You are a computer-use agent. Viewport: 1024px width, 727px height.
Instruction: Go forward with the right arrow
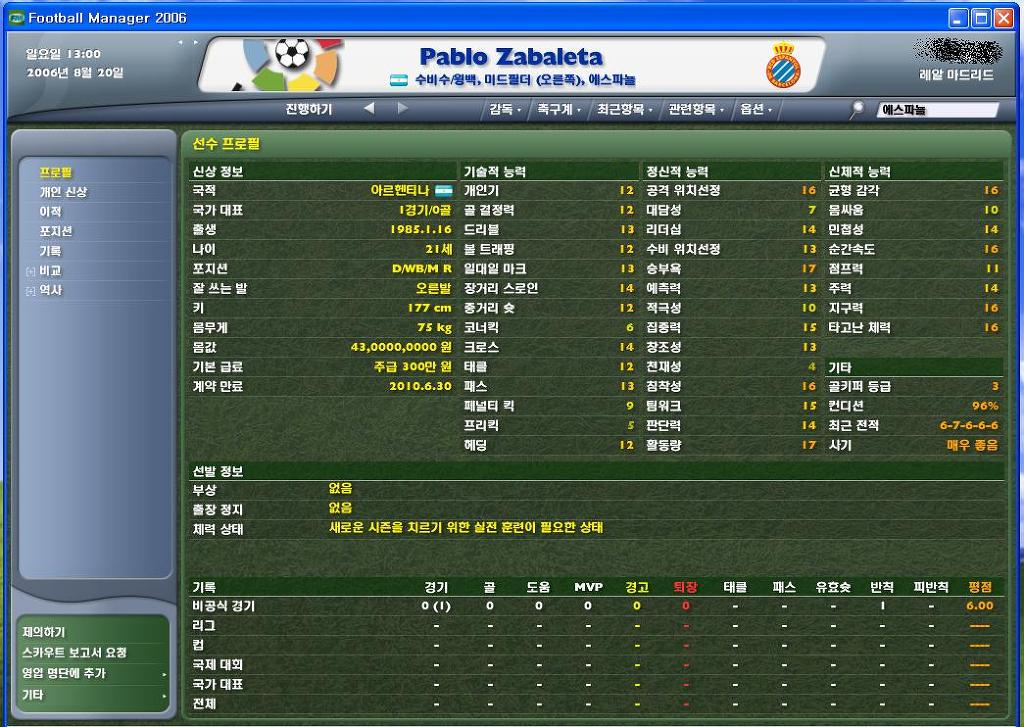403,109
